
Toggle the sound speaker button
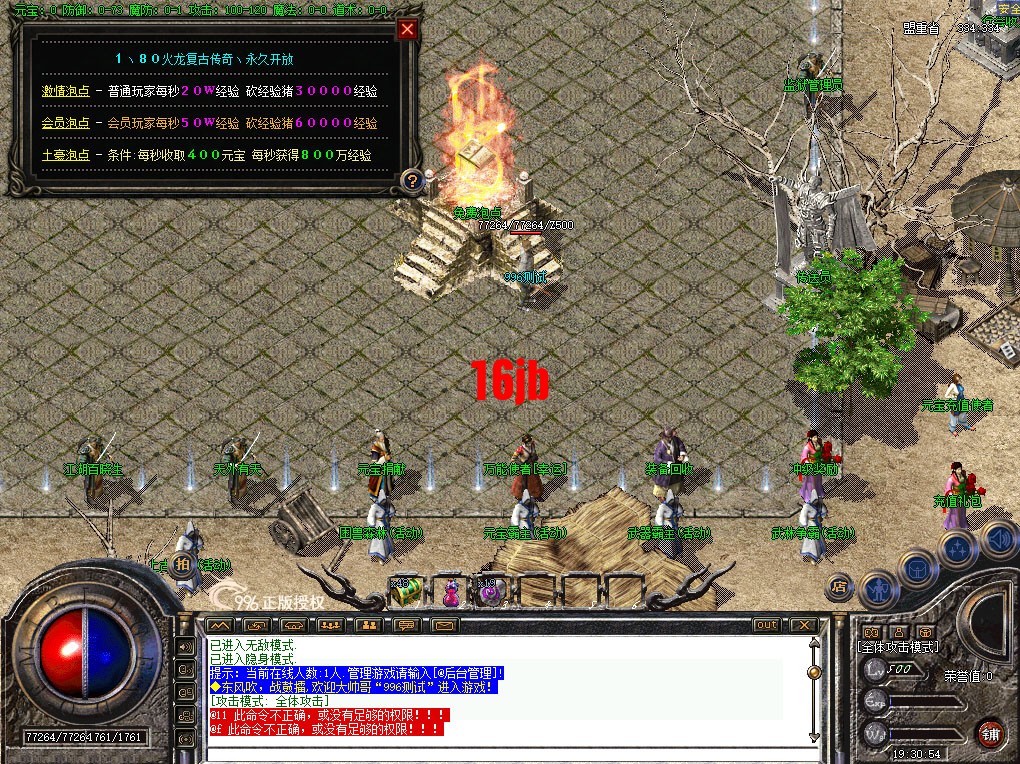pos(998,540)
